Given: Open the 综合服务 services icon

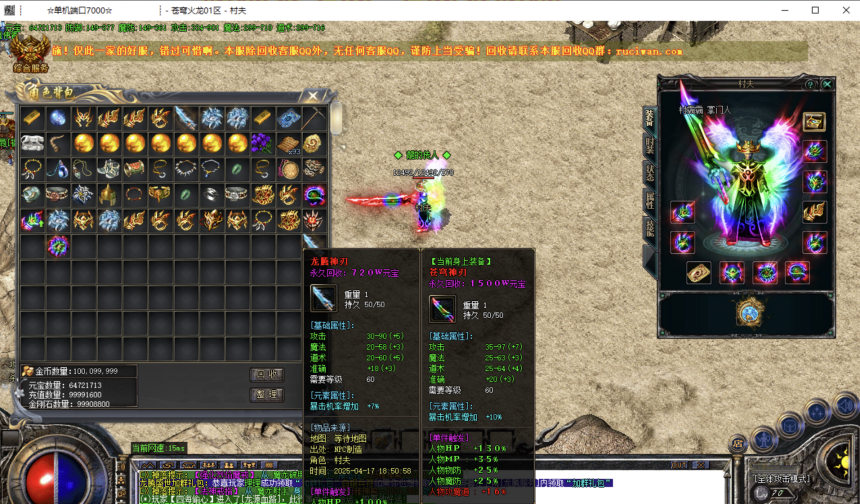Looking at the screenshot, I should (x=30, y=55).
